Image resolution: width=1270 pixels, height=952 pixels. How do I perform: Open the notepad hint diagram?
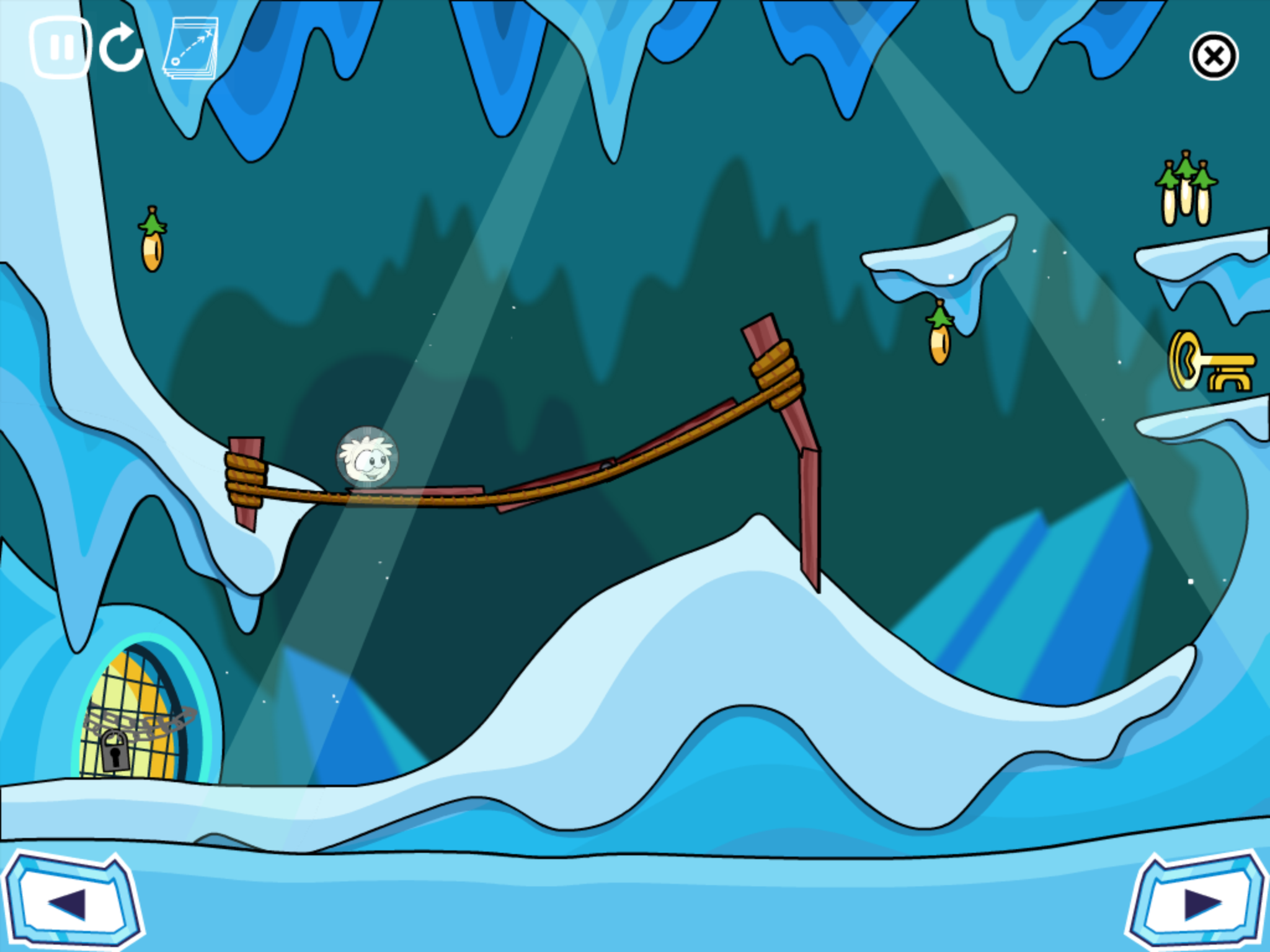190,48
